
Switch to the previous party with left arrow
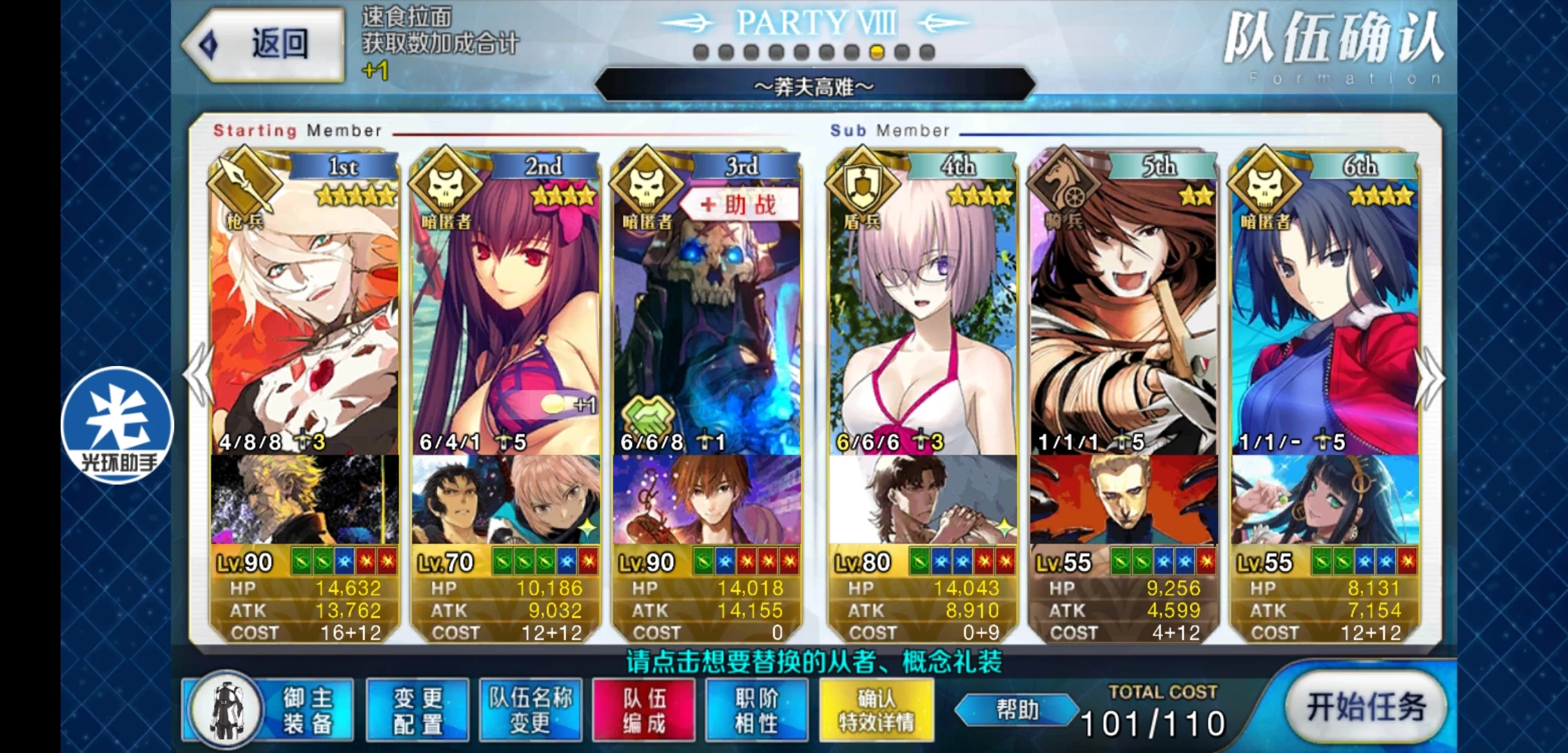[x=199, y=376]
